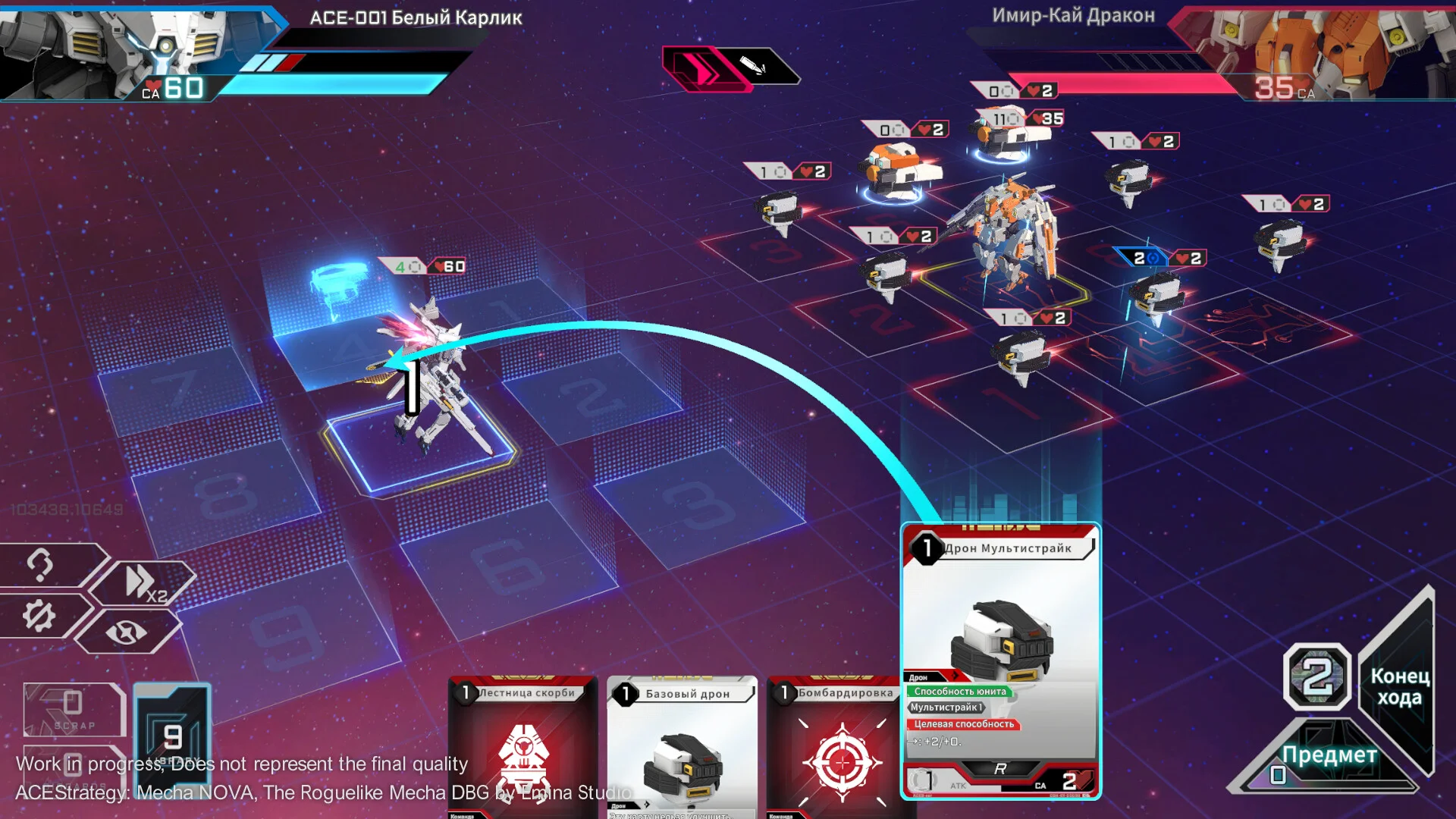This screenshot has height=819, width=1456.
Task: Choose the Бомбардировка card in hand
Action: point(841,747)
